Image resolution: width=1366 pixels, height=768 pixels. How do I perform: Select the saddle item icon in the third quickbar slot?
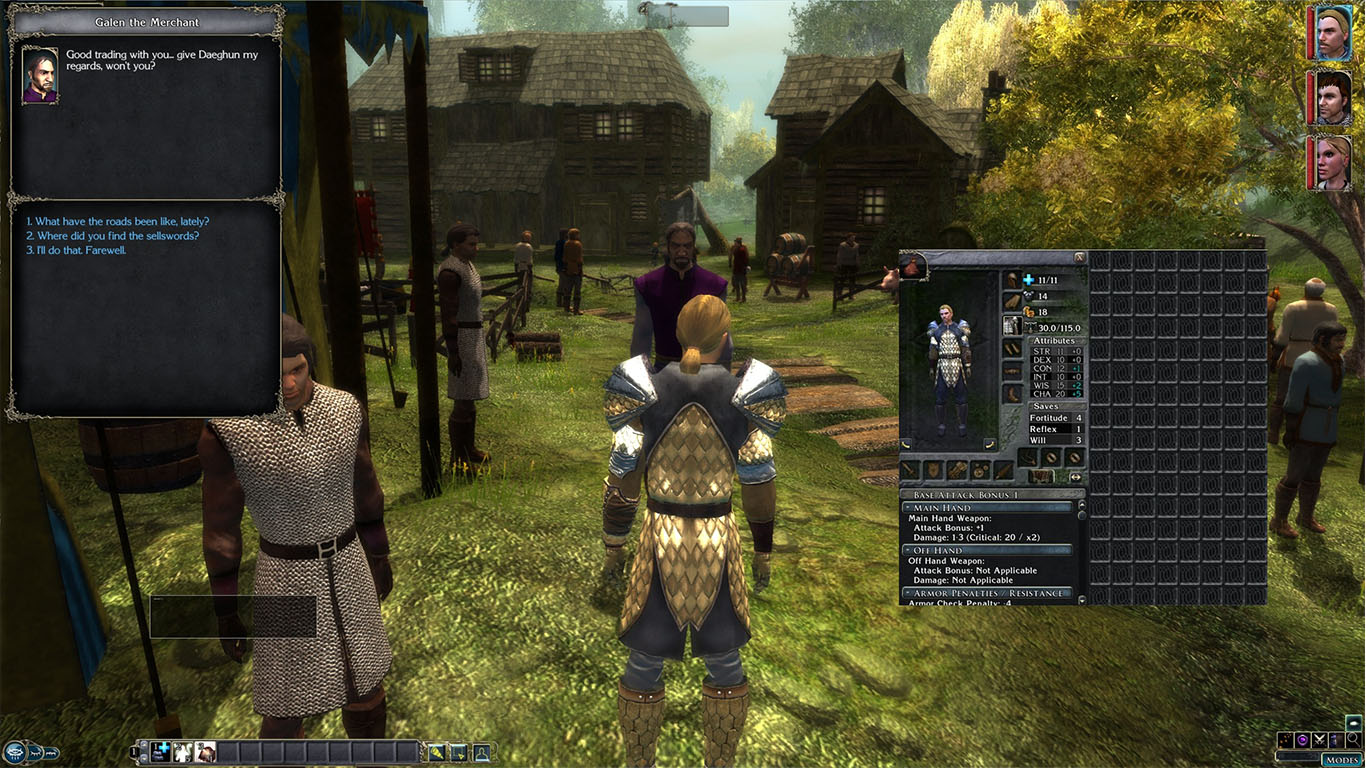204,750
